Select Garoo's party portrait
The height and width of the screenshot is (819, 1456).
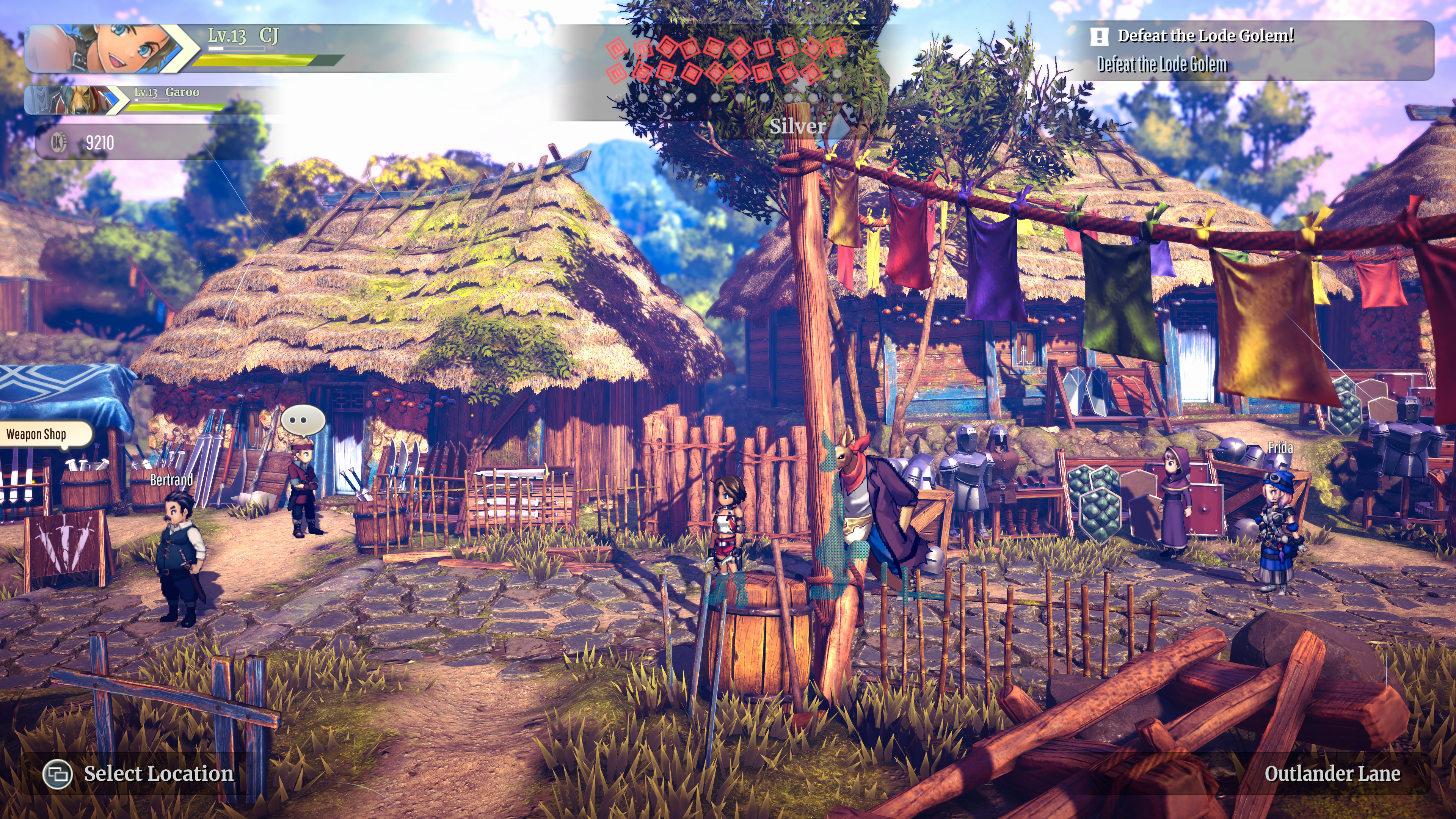point(76,100)
